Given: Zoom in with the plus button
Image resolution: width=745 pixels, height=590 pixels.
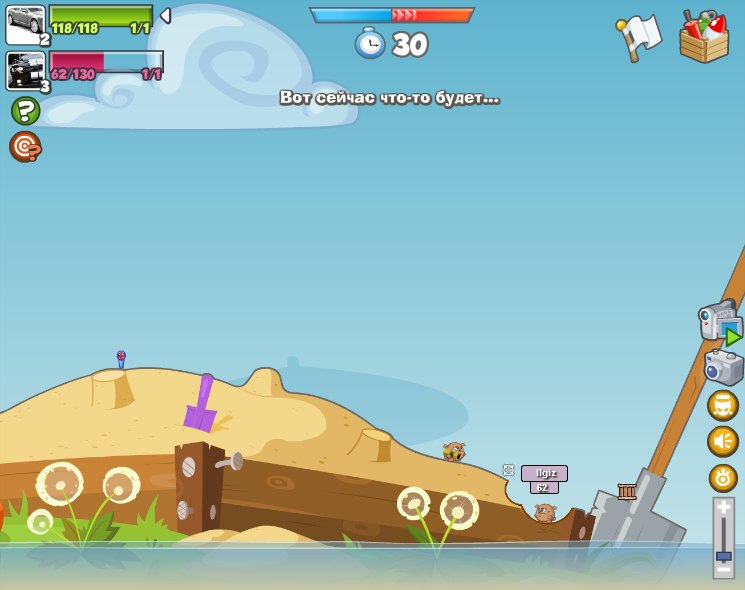Looking at the screenshot, I should 724,507.
